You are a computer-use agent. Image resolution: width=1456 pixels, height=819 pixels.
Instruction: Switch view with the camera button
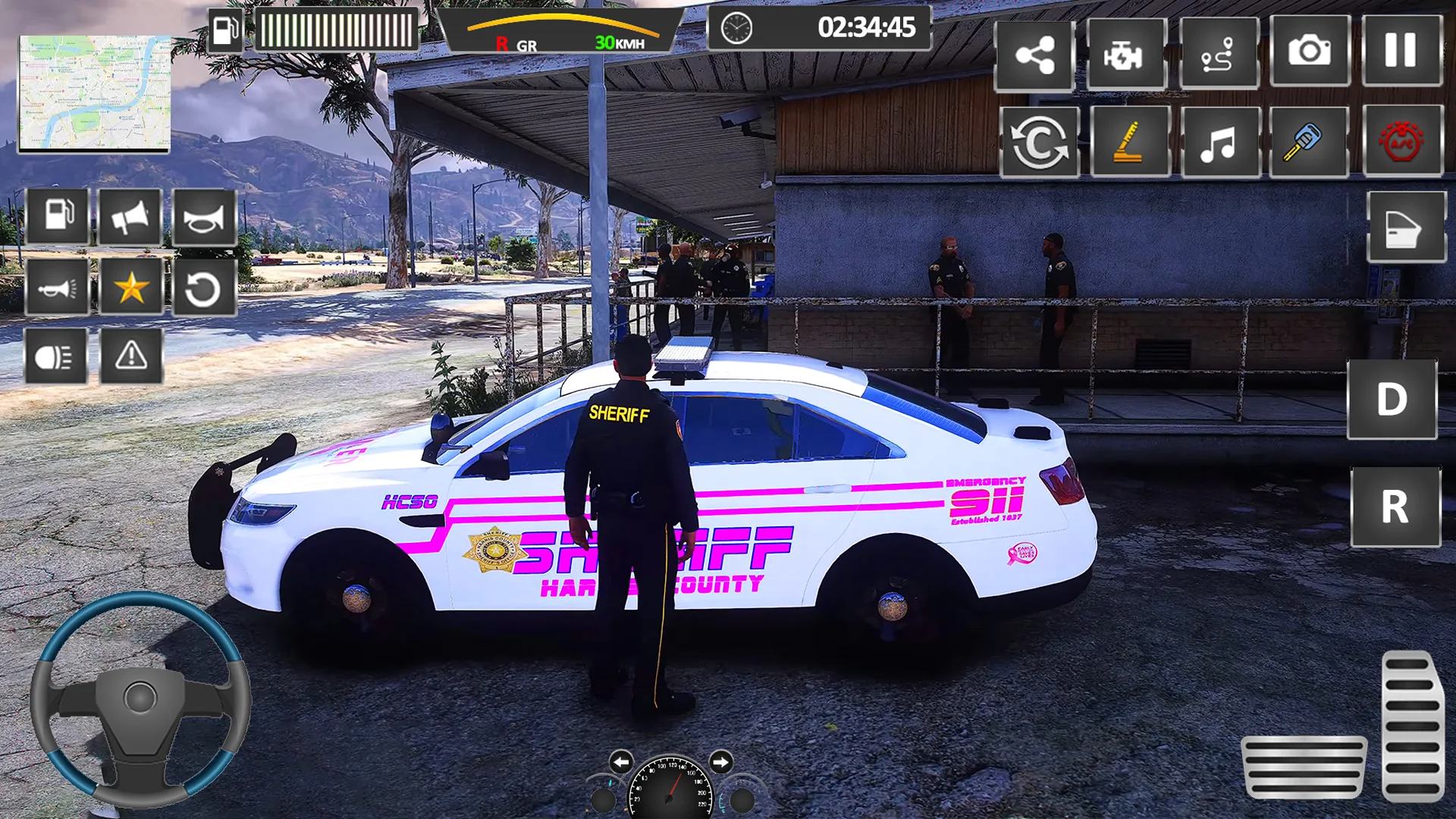[1310, 52]
